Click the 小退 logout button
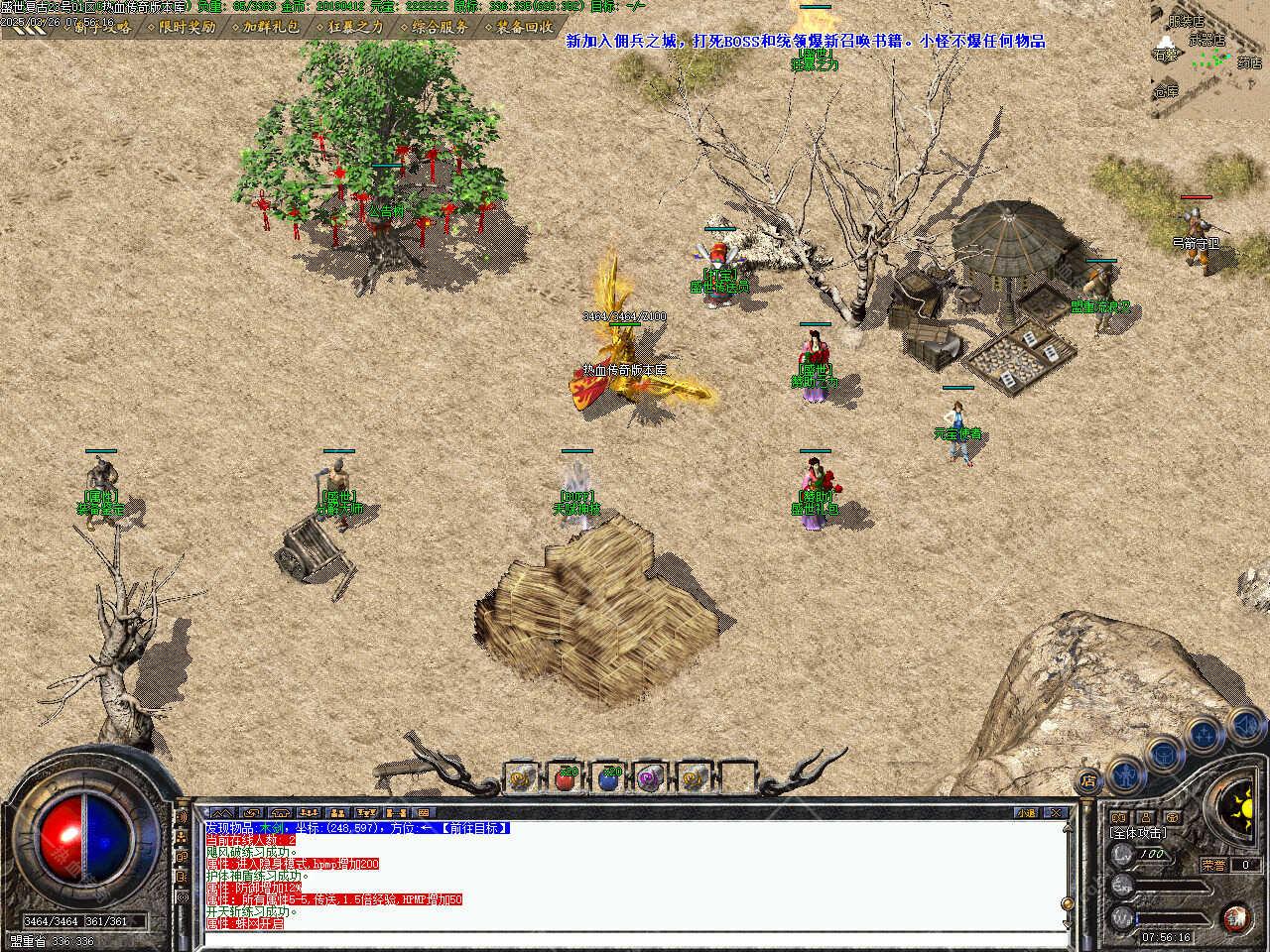The height and width of the screenshot is (952, 1270). tap(1026, 813)
